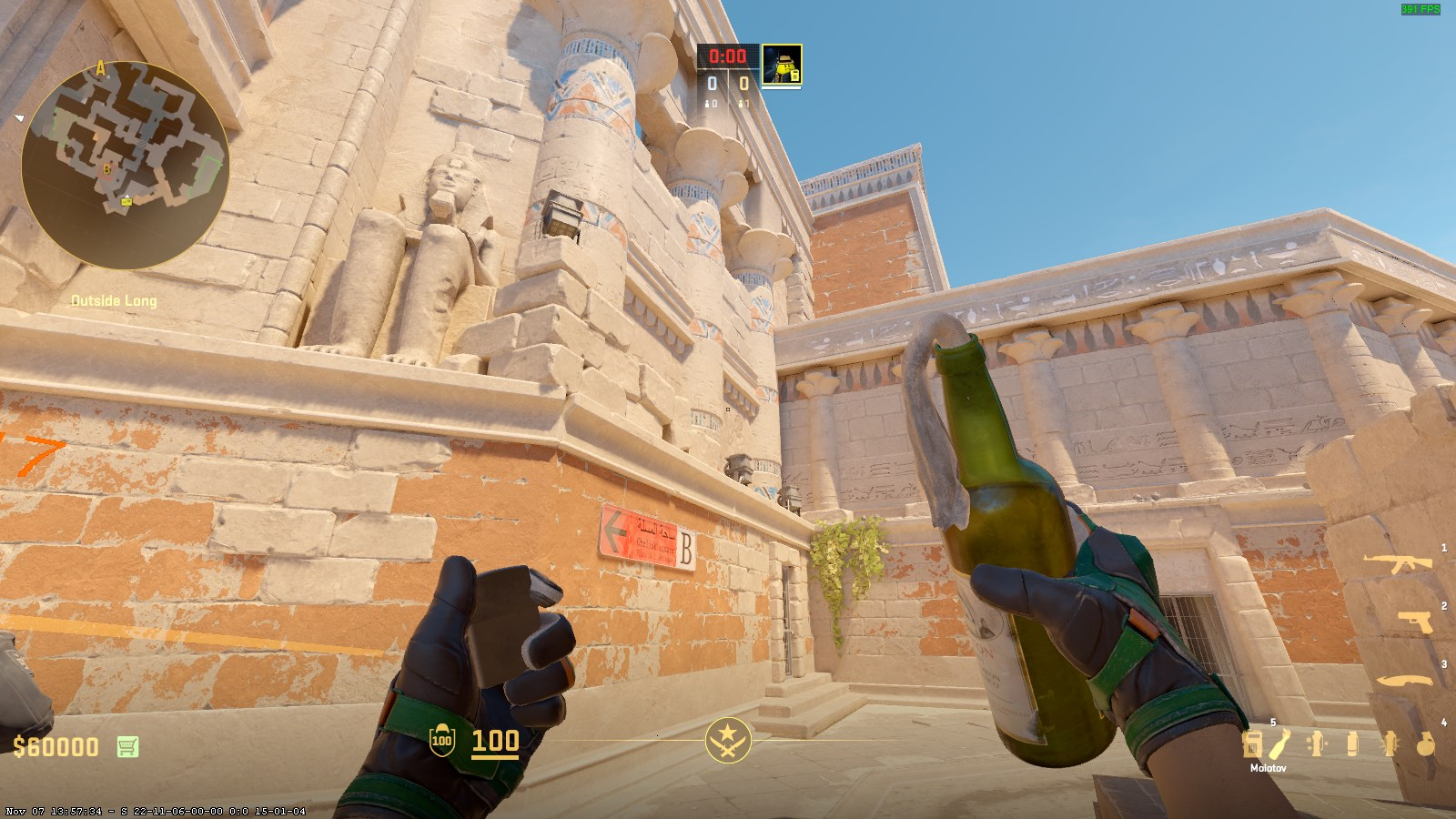Switch to the pistol sidearm slot
The width and height of the screenshot is (1456, 819).
click(1415, 622)
